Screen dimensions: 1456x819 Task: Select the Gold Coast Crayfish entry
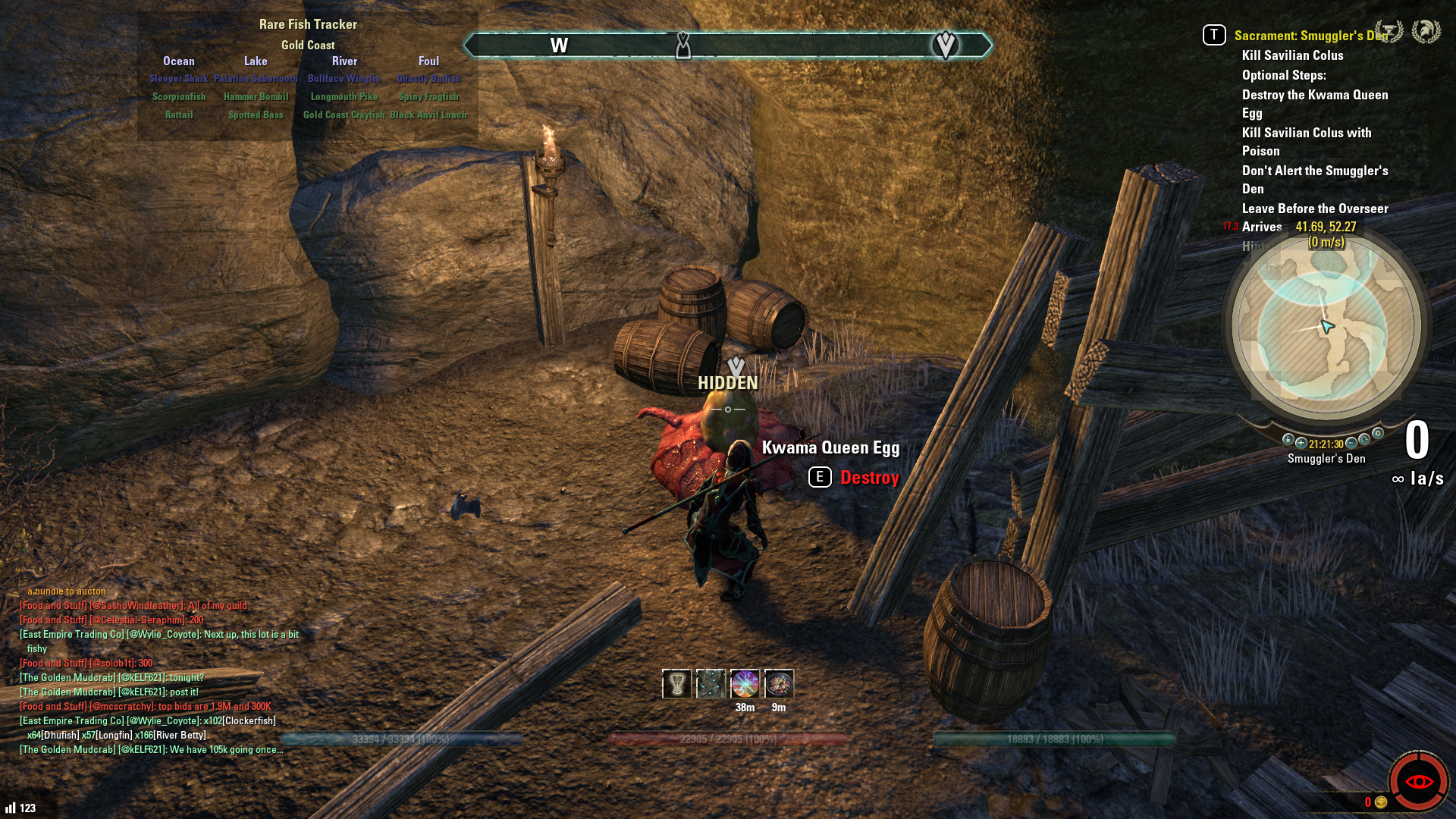(344, 115)
